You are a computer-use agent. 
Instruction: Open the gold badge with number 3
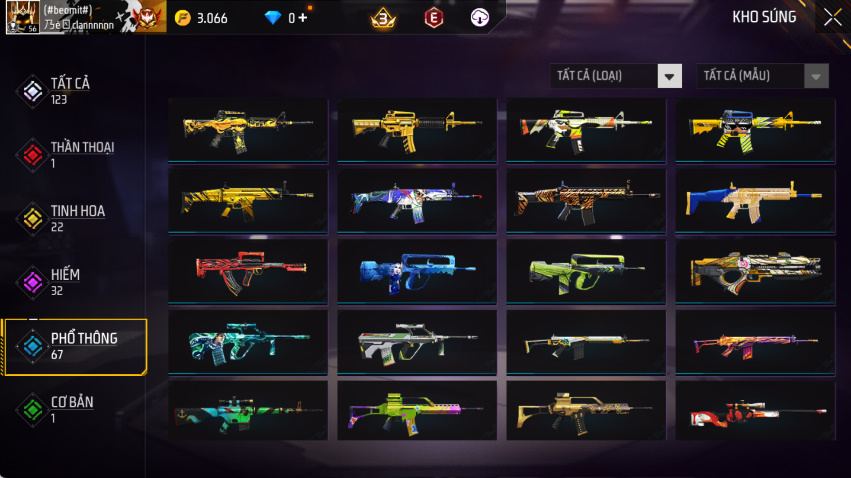[381, 17]
